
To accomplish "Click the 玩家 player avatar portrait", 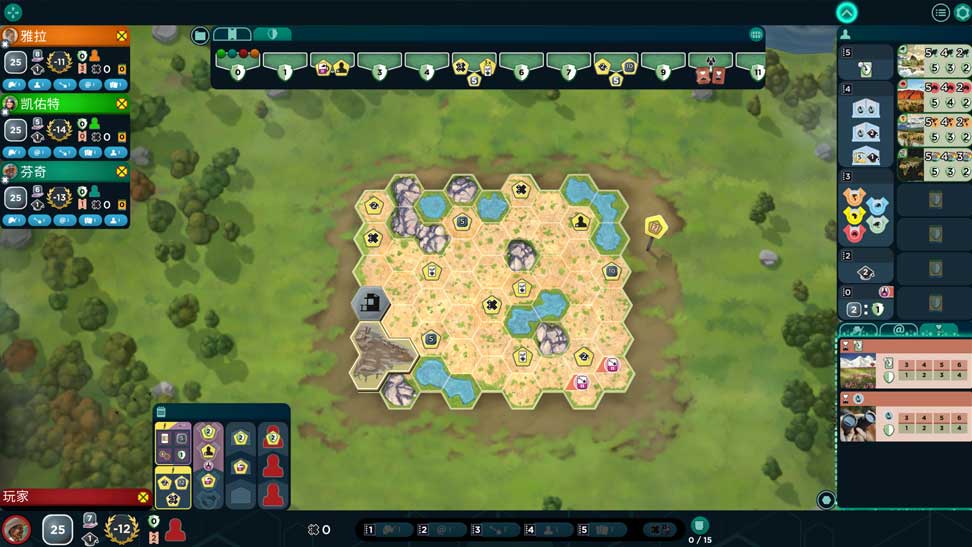I will (16, 529).
